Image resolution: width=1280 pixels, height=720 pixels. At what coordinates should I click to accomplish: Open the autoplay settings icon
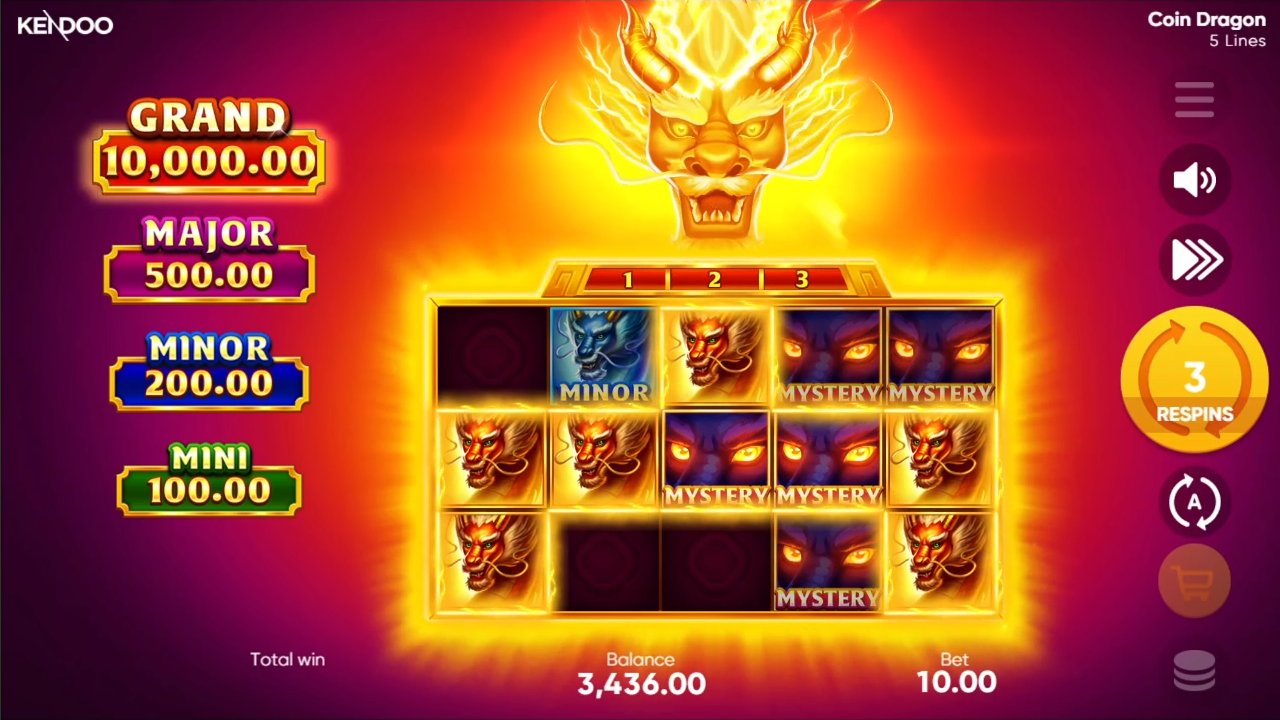click(1194, 503)
